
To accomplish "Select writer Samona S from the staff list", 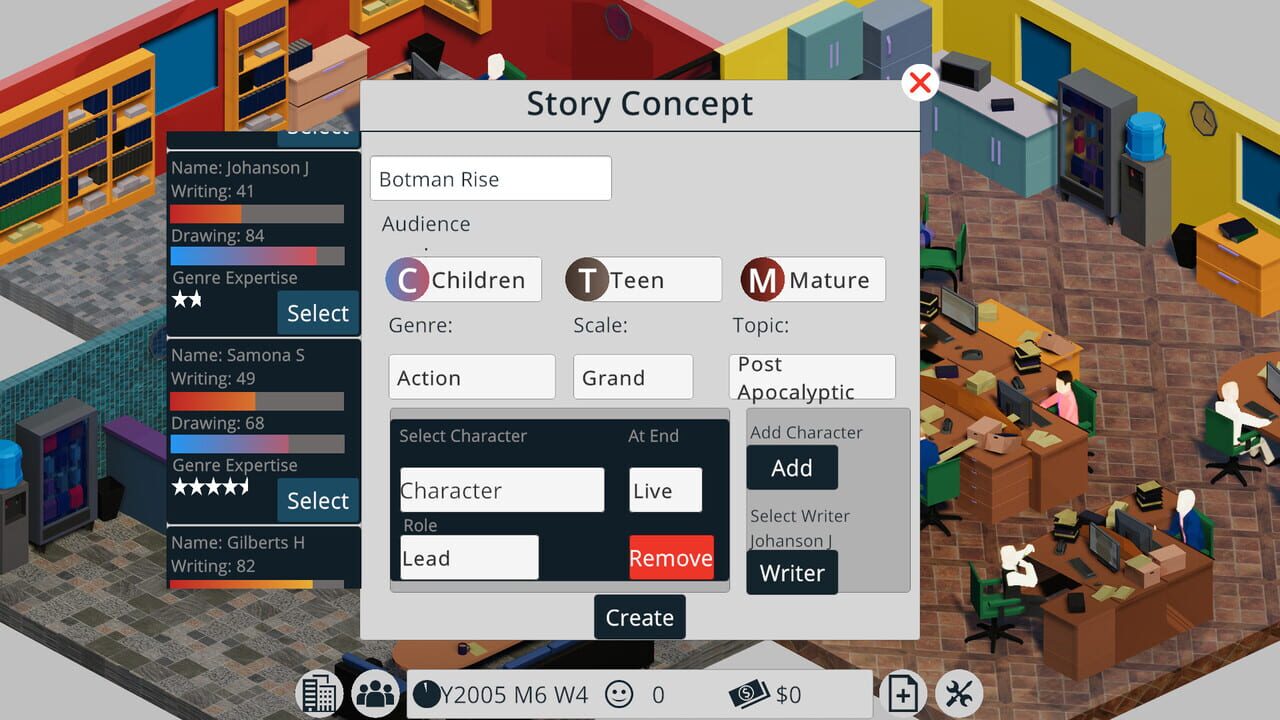I will click(318, 500).
